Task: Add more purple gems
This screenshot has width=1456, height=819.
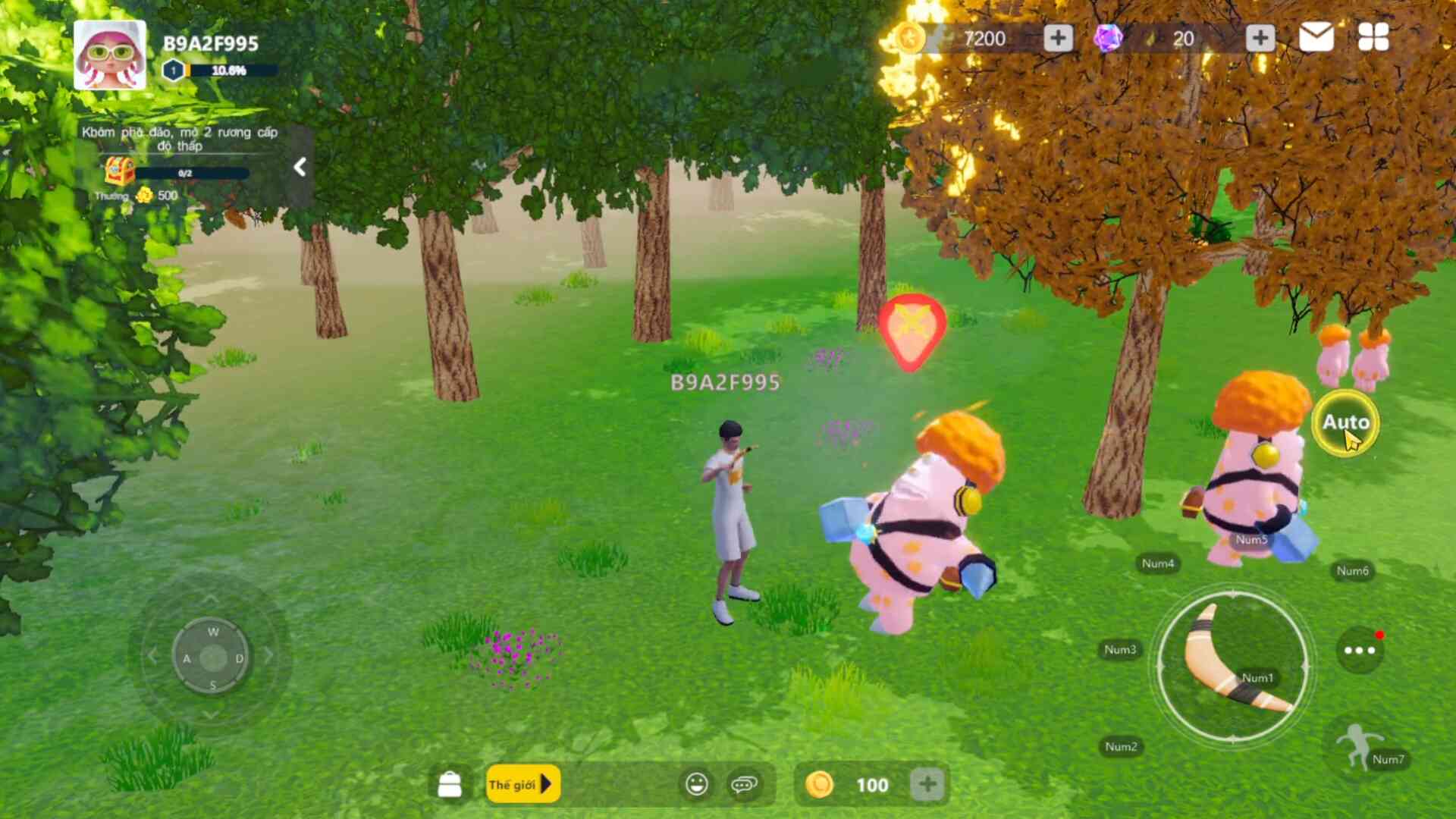Action: 1260,38
